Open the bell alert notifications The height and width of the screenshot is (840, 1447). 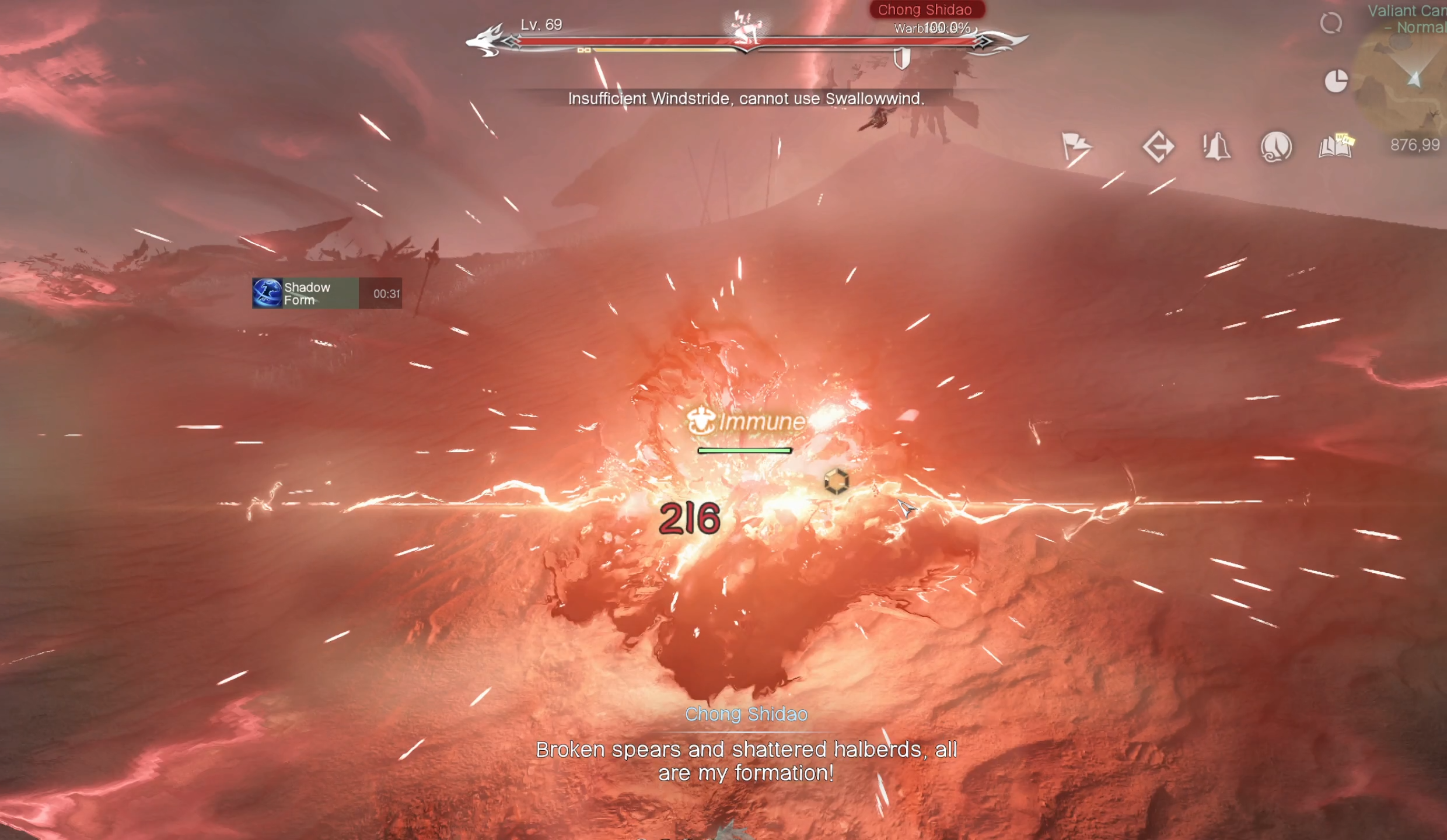click(1217, 146)
